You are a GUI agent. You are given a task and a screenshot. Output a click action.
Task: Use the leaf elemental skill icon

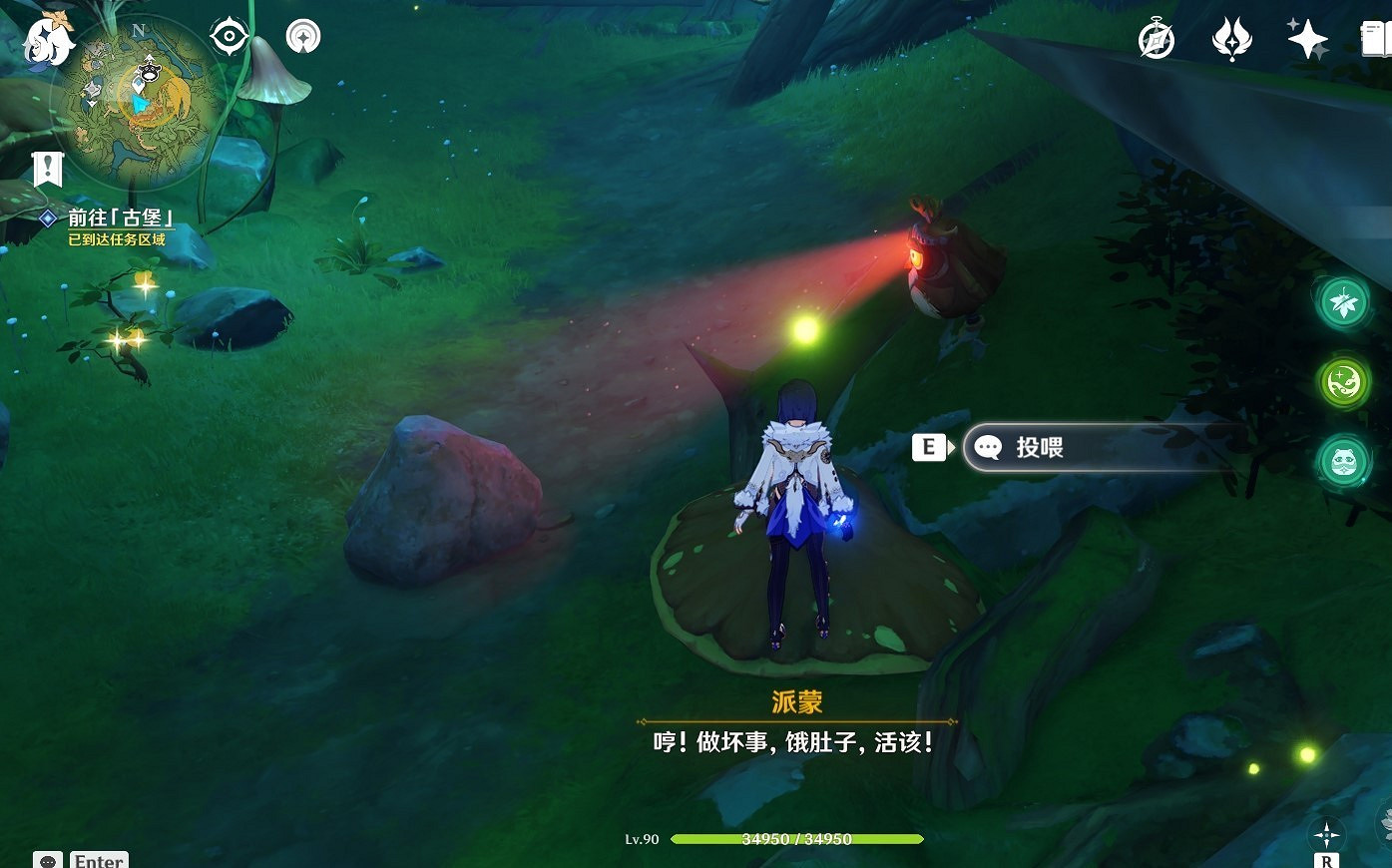tap(1342, 302)
